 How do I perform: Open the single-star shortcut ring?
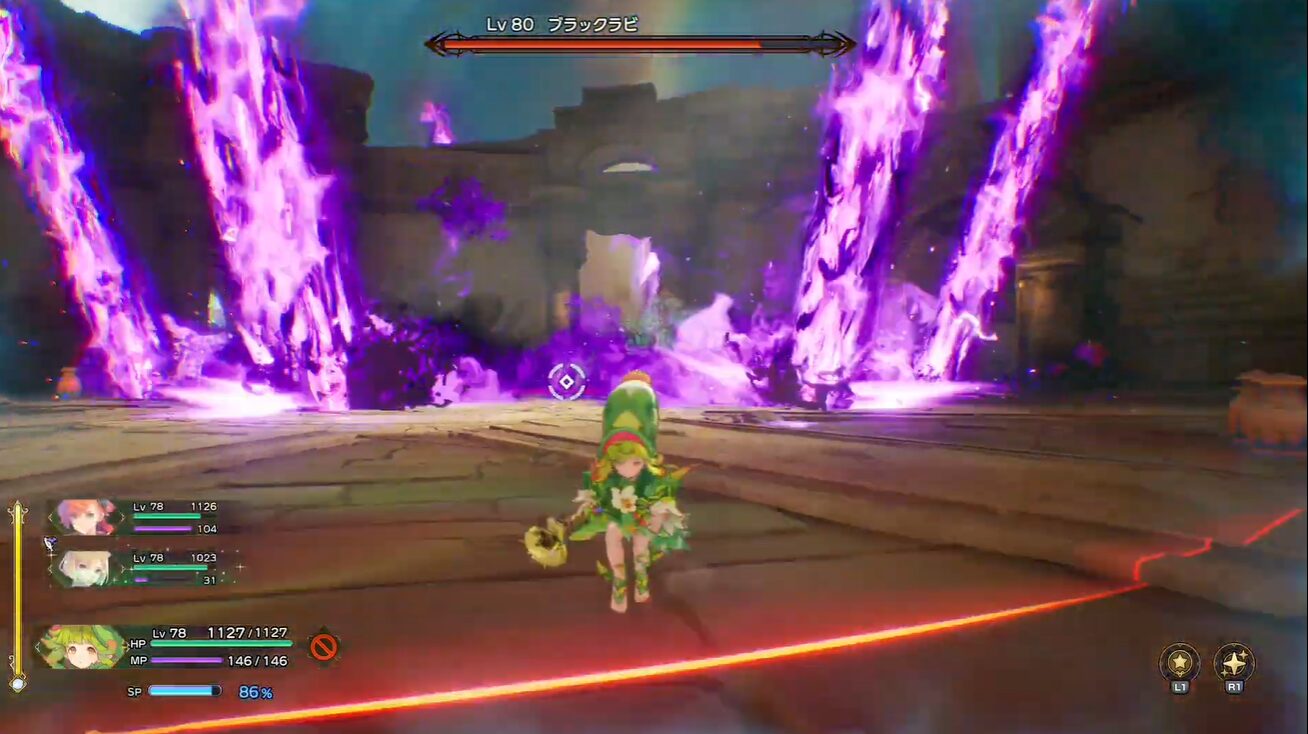(1180, 663)
